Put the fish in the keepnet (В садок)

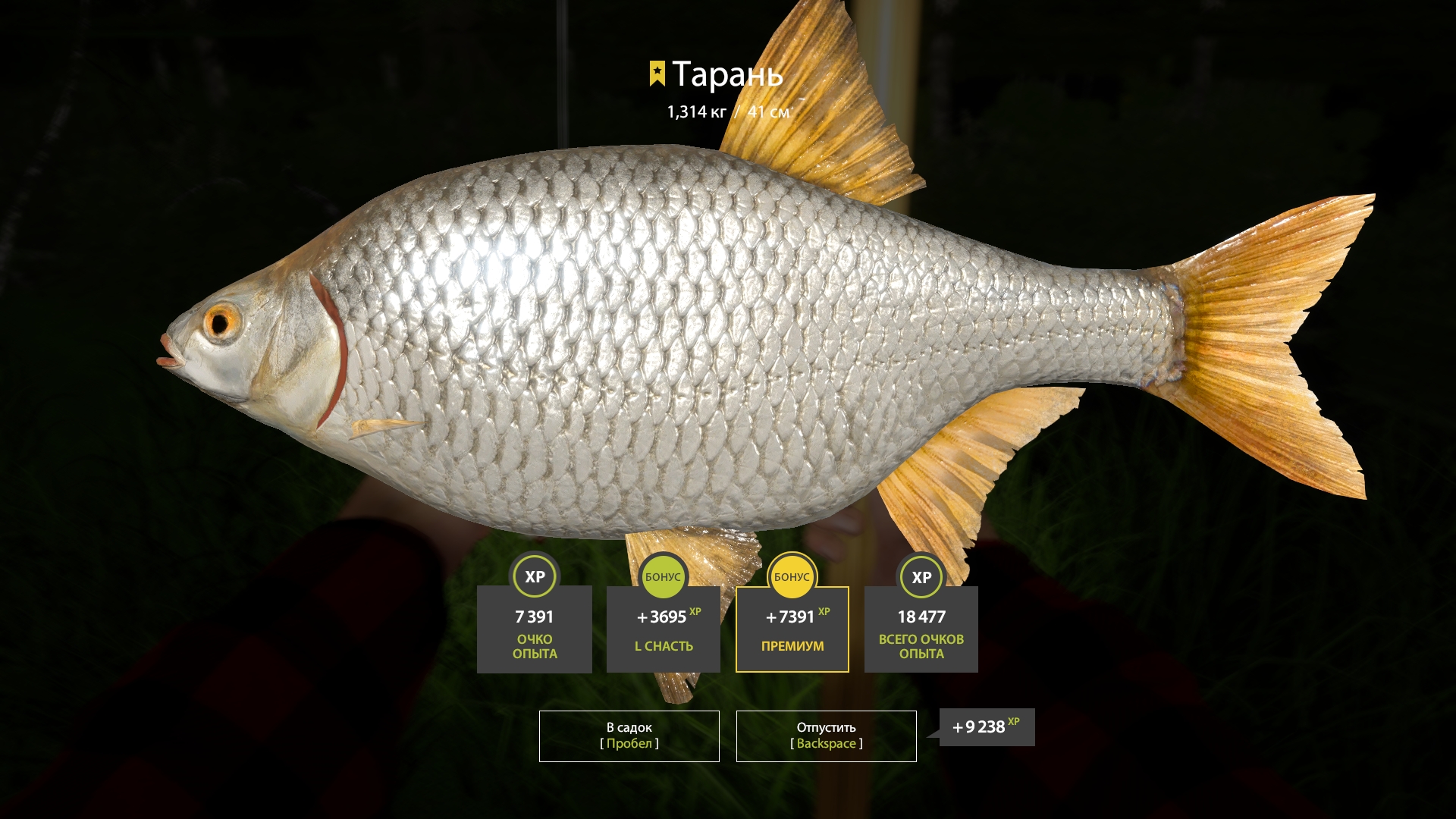pos(629,736)
